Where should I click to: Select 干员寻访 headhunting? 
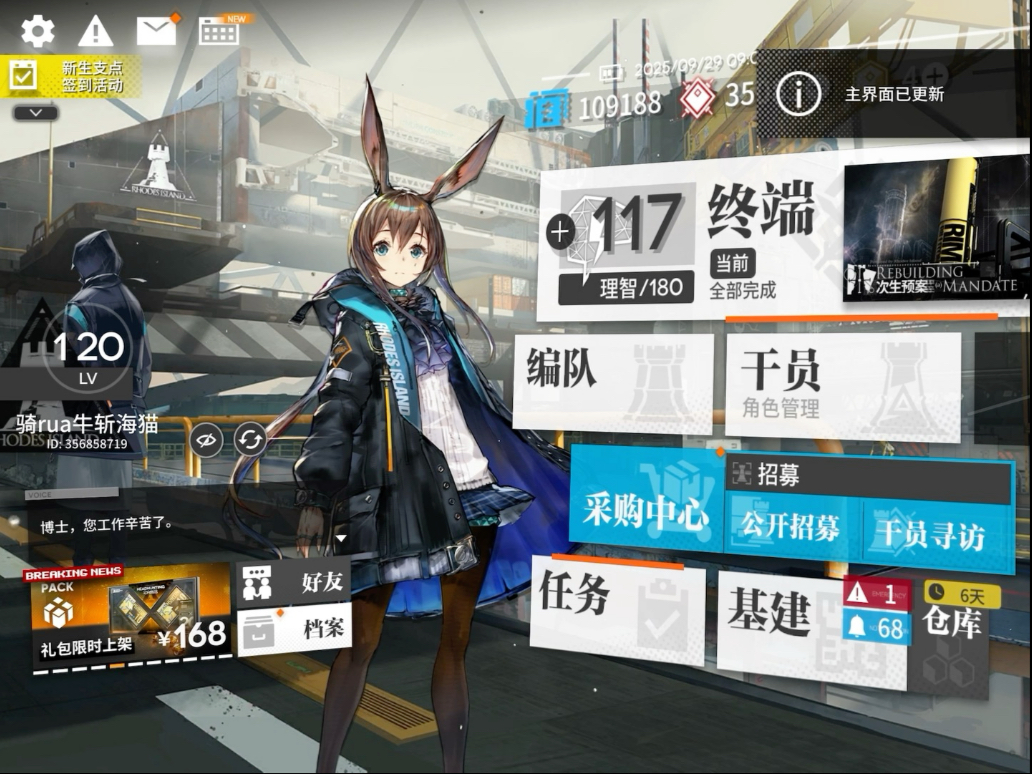[x=930, y=533]
